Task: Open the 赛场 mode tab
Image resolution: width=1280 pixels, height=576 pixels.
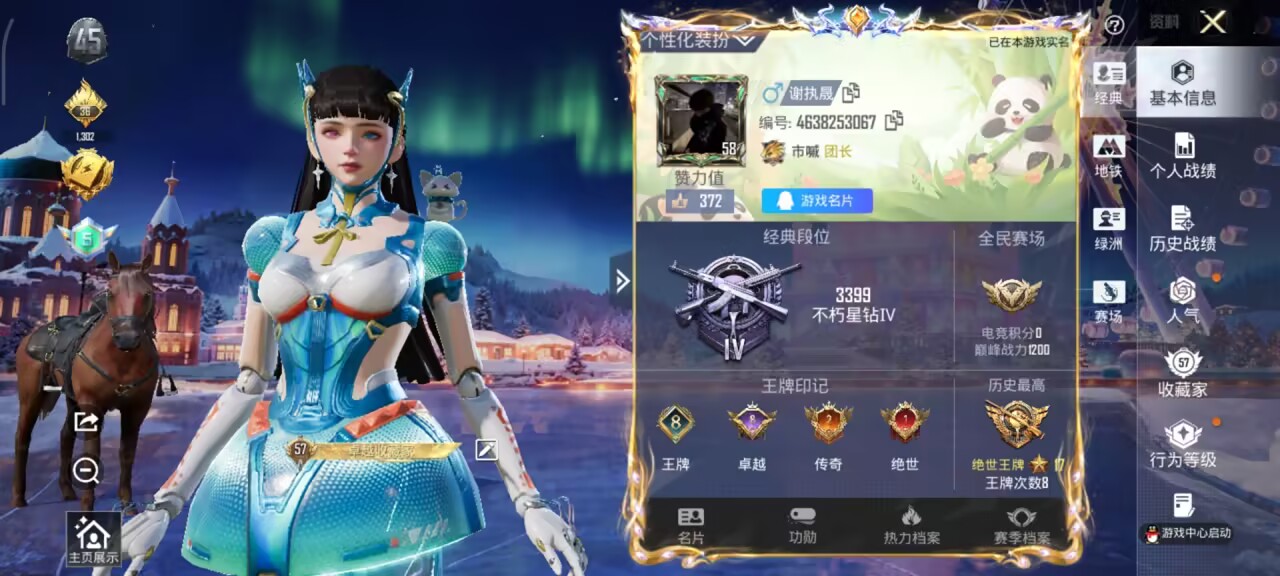Action: 1108,302
